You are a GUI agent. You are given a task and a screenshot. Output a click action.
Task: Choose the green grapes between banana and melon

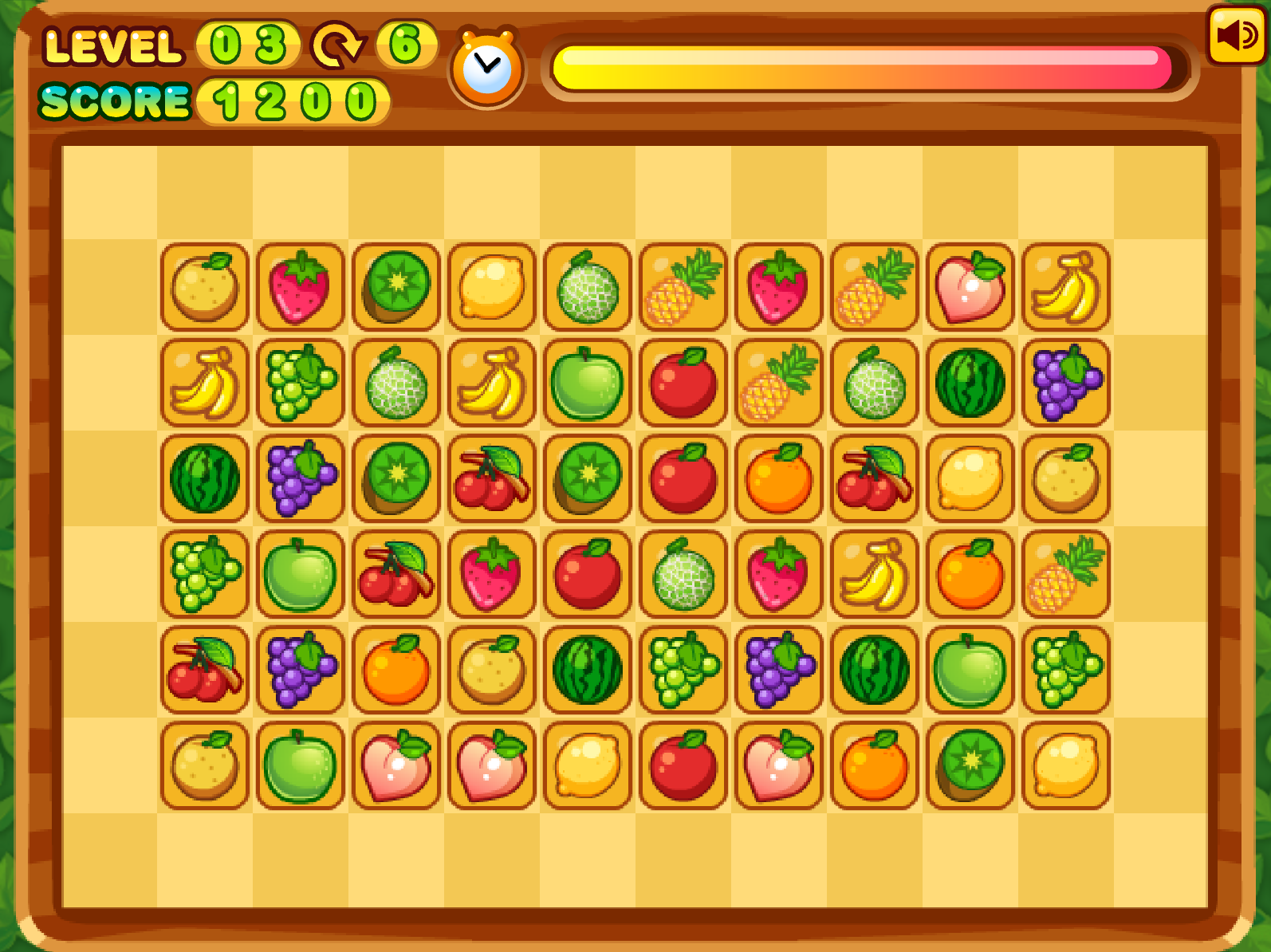point(301,383)
